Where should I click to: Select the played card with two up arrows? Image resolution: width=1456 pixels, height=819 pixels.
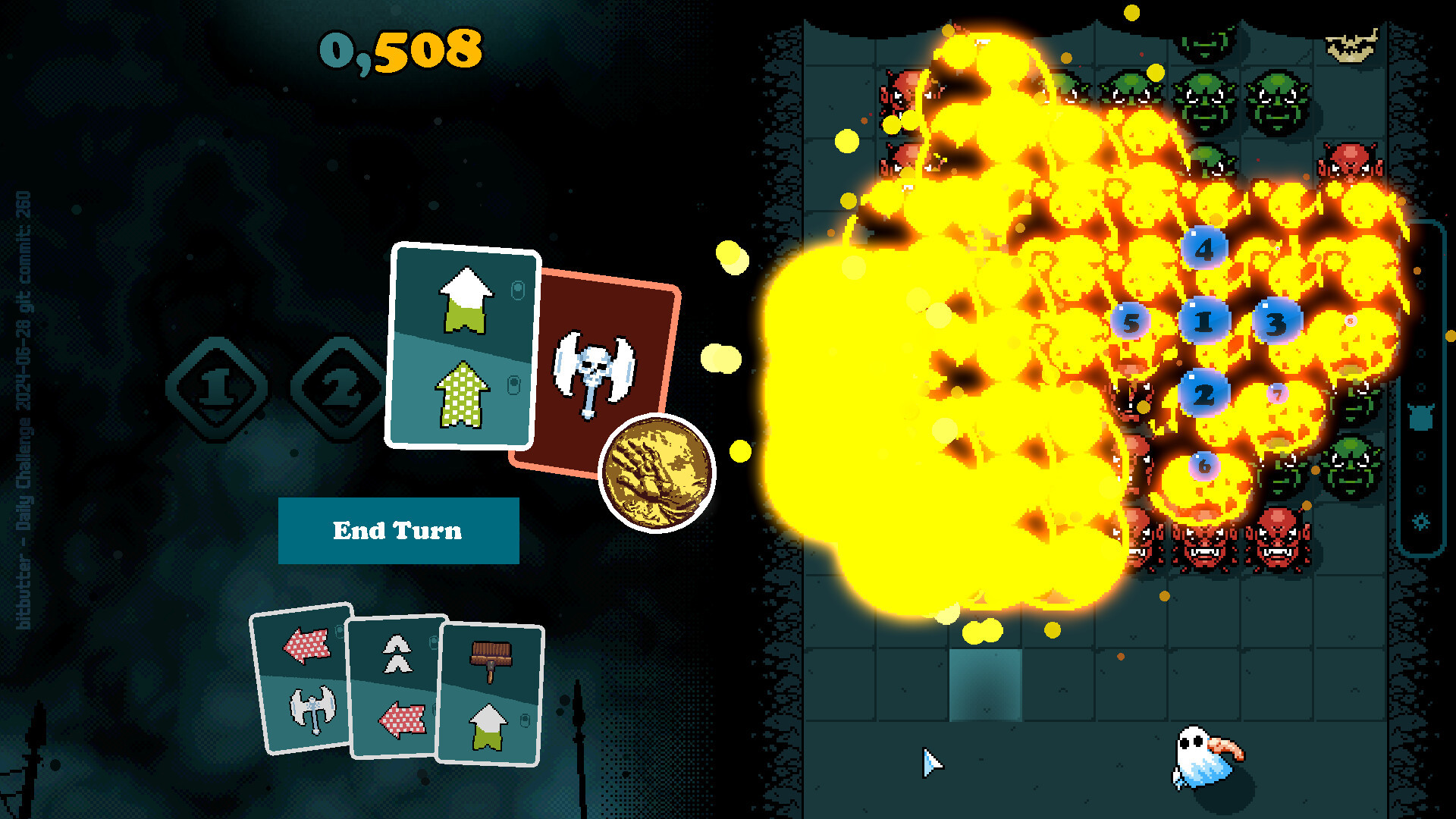pyautogui.click(x=462, y=346)
